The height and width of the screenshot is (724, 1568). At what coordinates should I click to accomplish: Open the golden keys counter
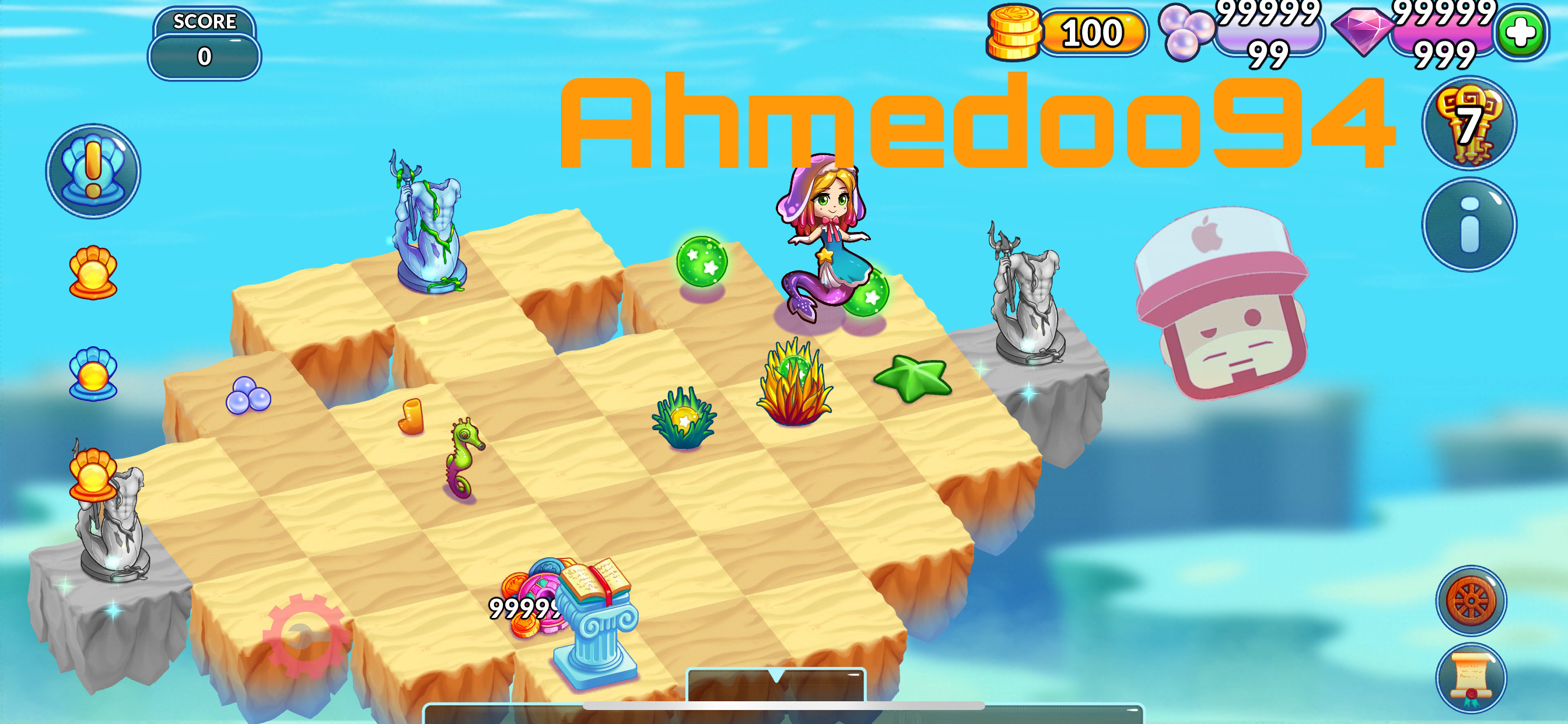pyautogui.click(x=1469, y=124)
